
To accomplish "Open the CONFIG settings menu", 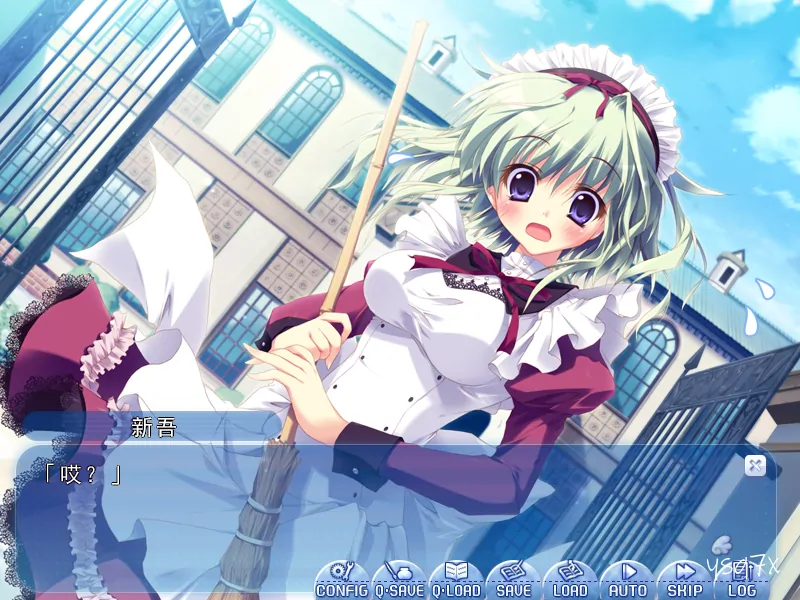I will (342, 581).
